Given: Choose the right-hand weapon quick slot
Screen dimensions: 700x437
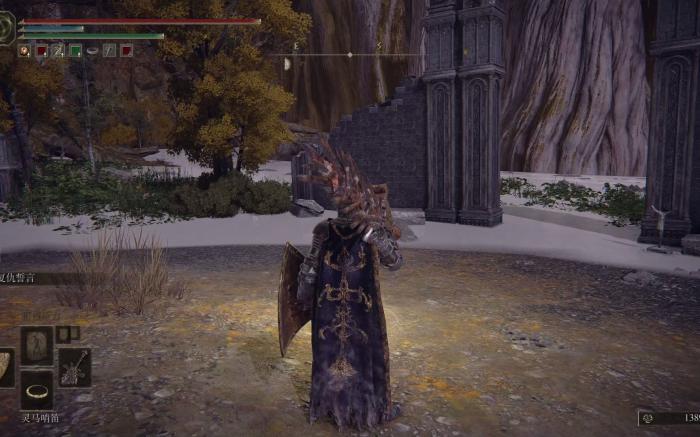Looking at the screenshot, I should [74, 367].
